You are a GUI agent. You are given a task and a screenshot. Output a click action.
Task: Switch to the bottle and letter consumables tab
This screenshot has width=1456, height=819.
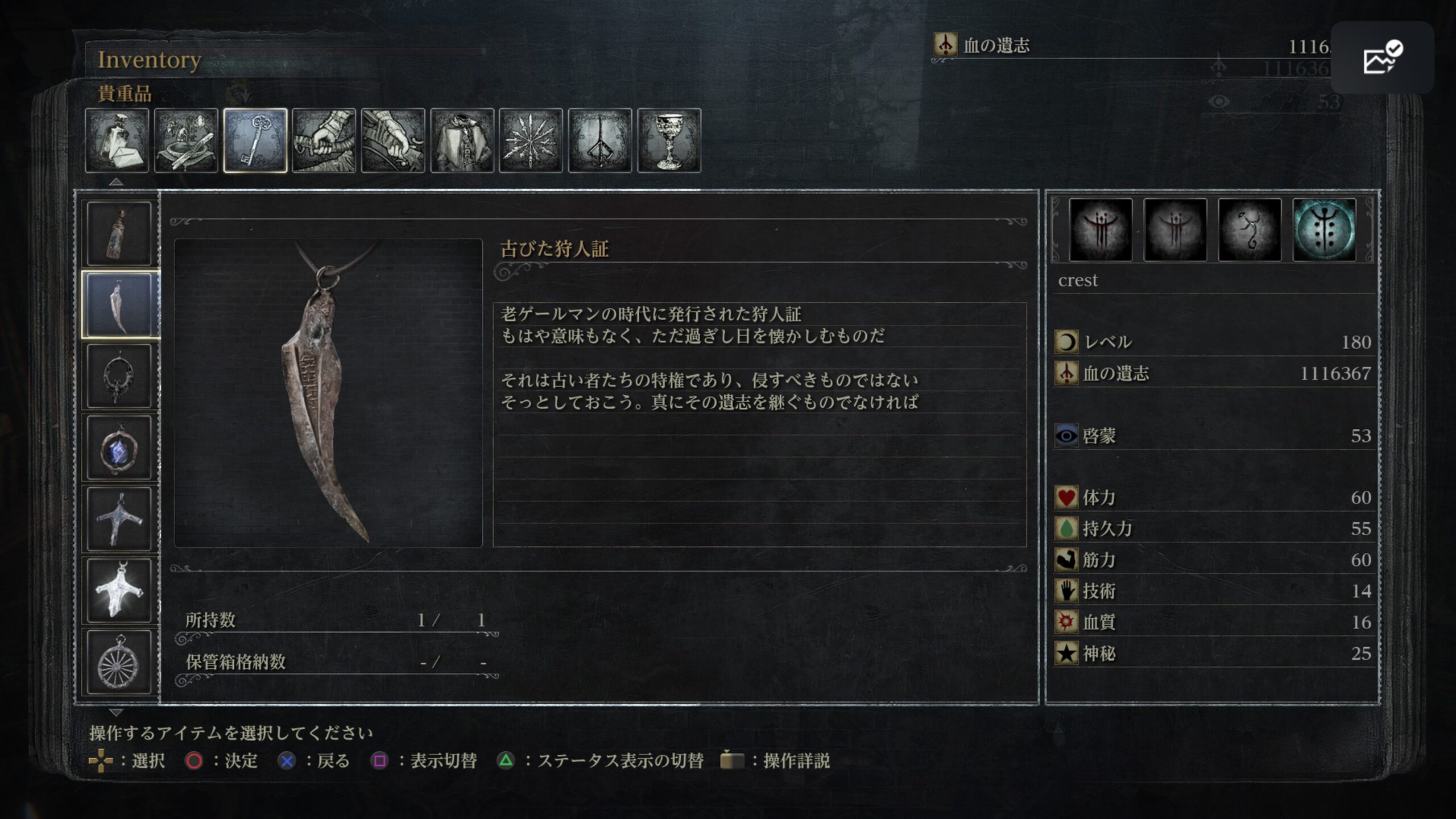[x=117, y=140]
